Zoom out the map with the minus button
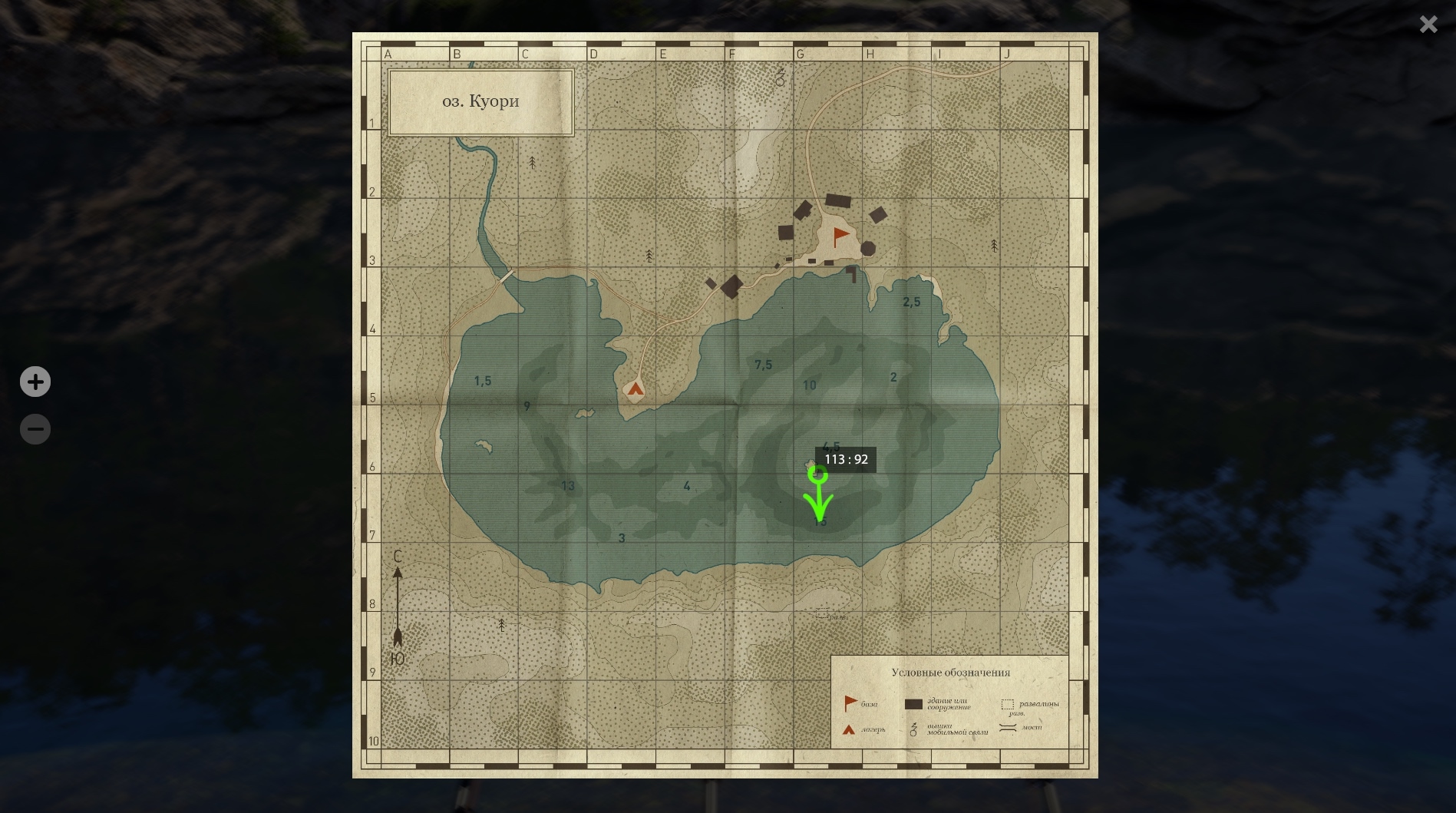 tap(35, 429)
